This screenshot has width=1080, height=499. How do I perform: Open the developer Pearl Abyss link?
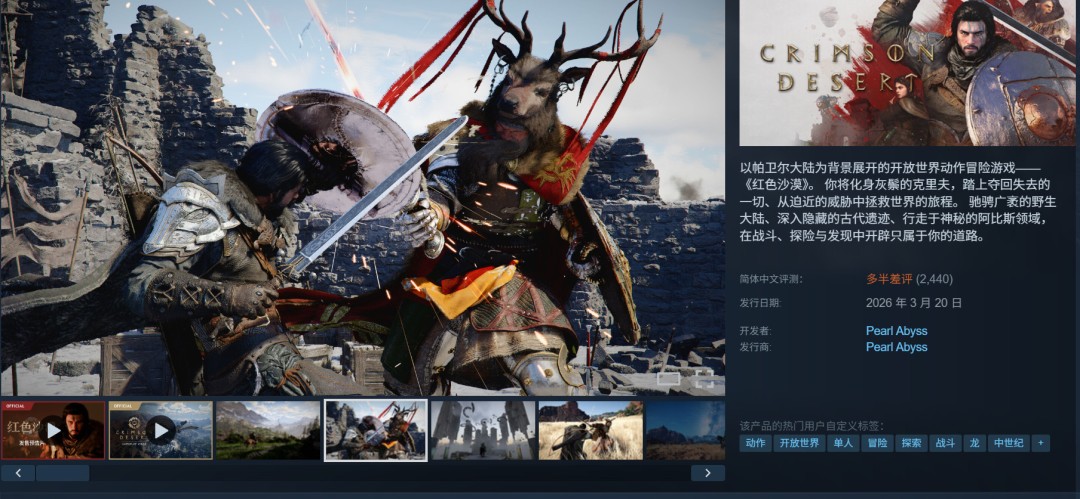896,331
